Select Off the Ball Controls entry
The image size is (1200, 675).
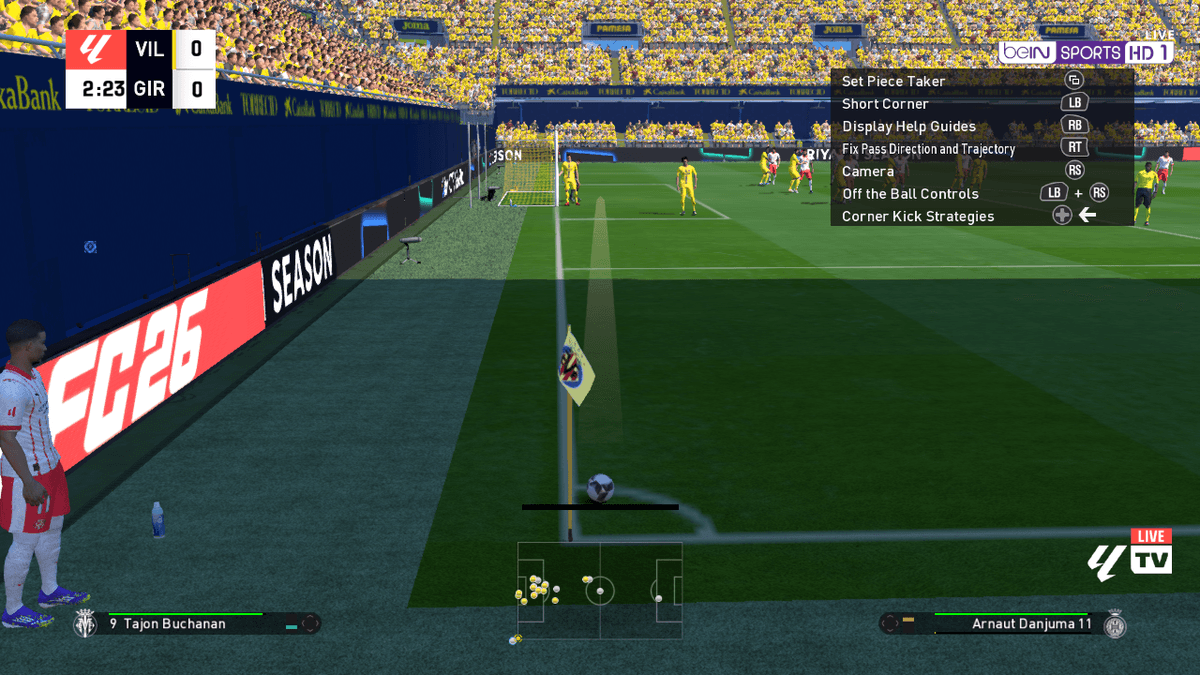pyautogui.click(x=910, y=194)
